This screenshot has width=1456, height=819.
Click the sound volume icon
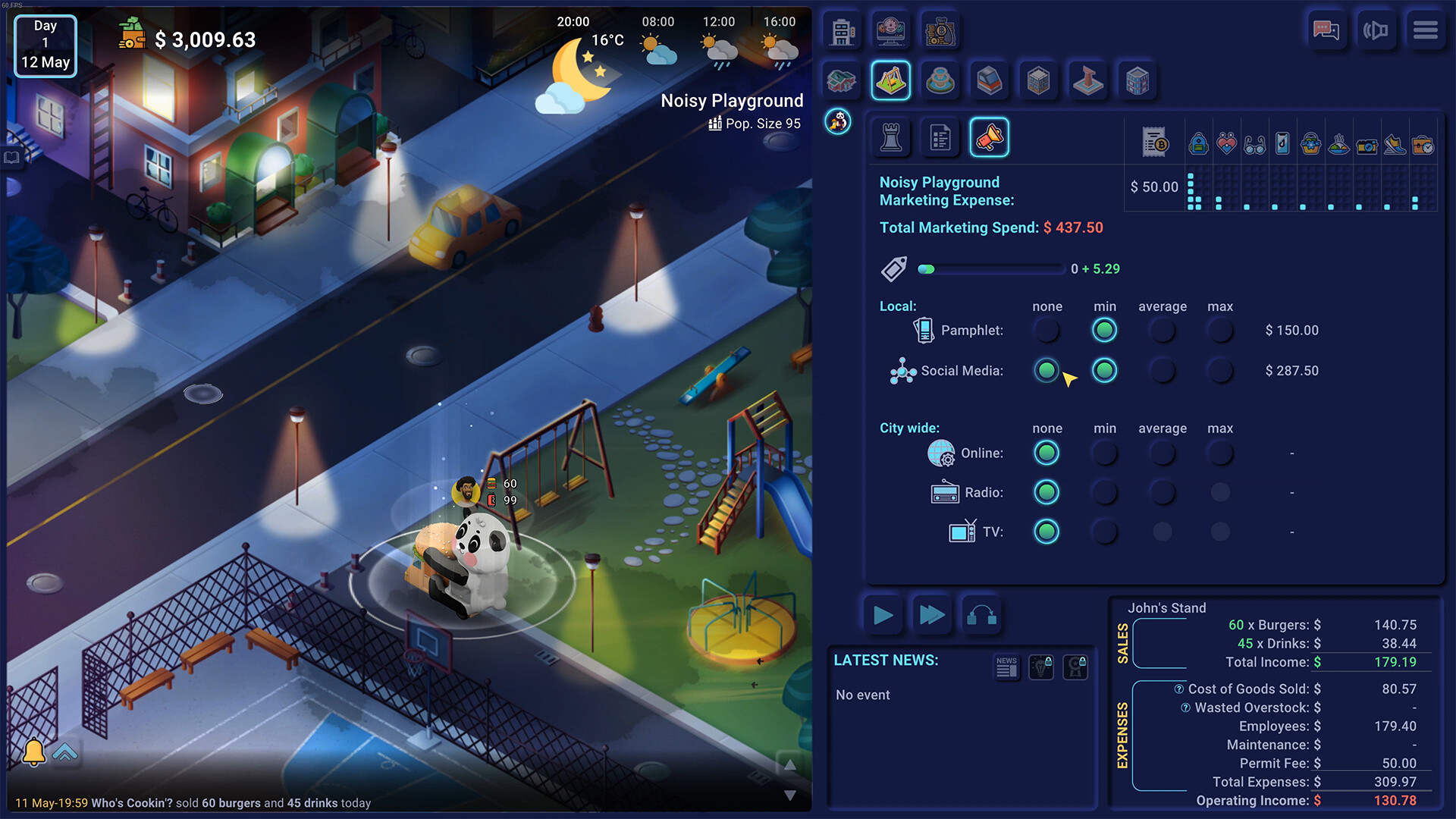[1377, 30]
